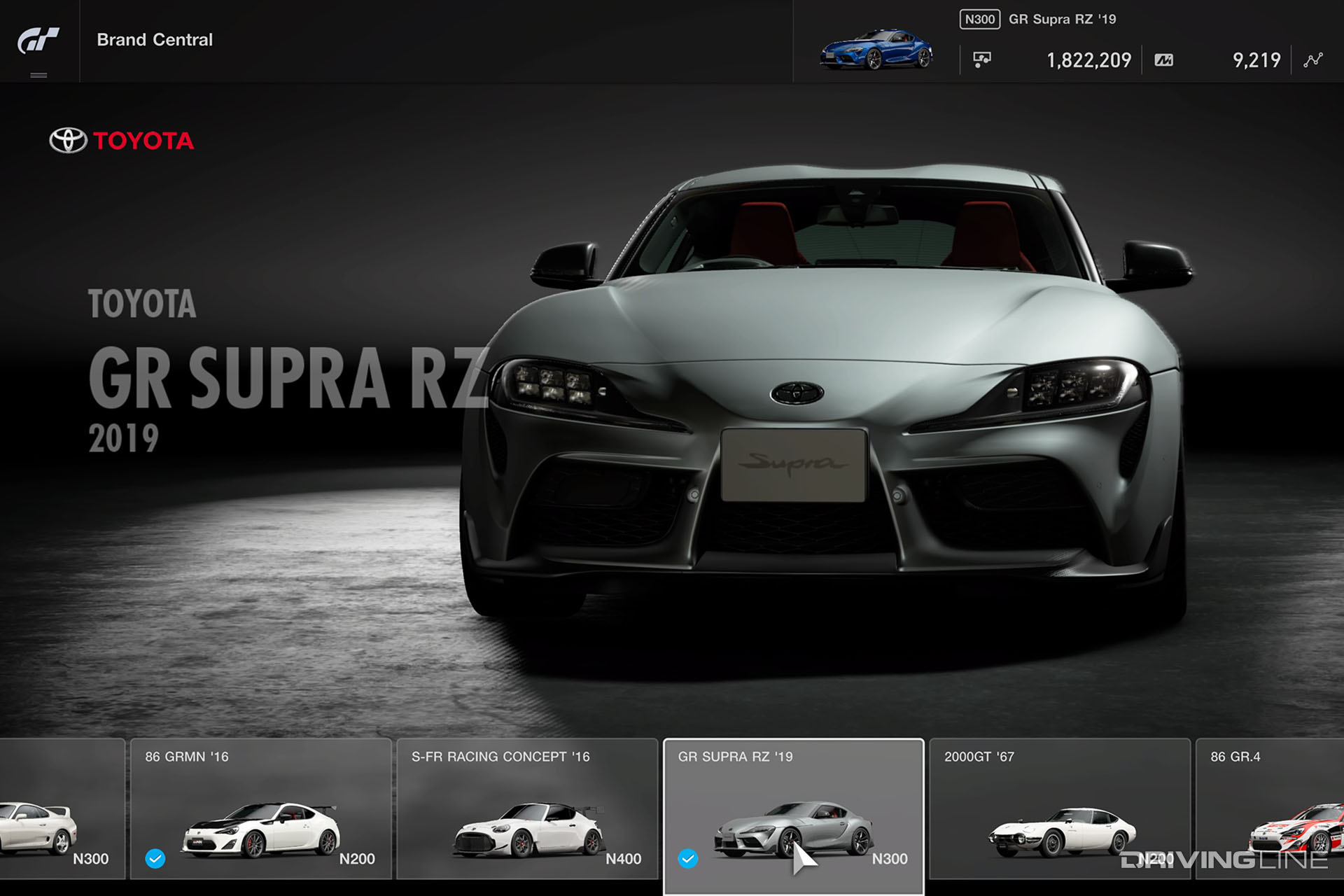Open the stats graph icon at top-right
The image size is (1344, 896).
[x=1312, y=59]
